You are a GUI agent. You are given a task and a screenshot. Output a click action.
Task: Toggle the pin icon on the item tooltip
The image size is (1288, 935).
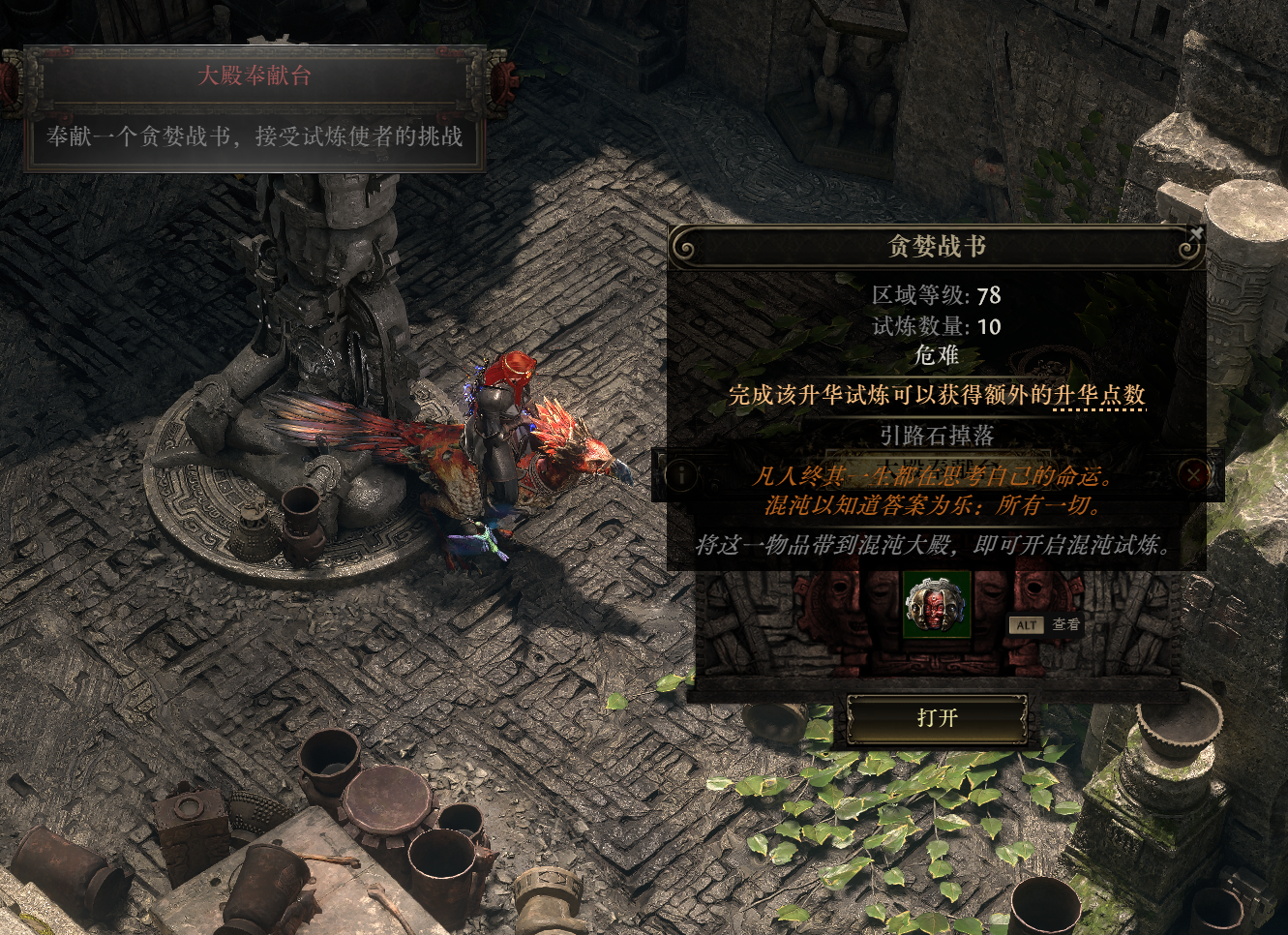click(1196, 233)
